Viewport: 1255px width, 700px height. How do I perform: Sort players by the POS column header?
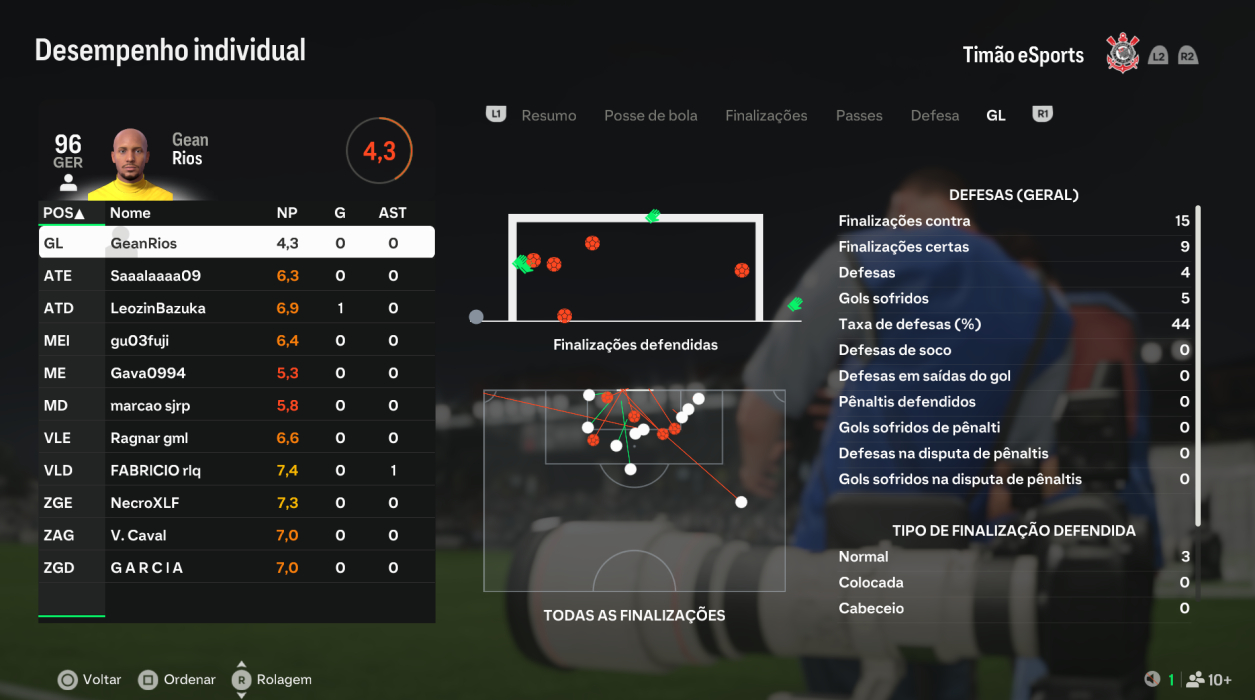click(64, 213)
